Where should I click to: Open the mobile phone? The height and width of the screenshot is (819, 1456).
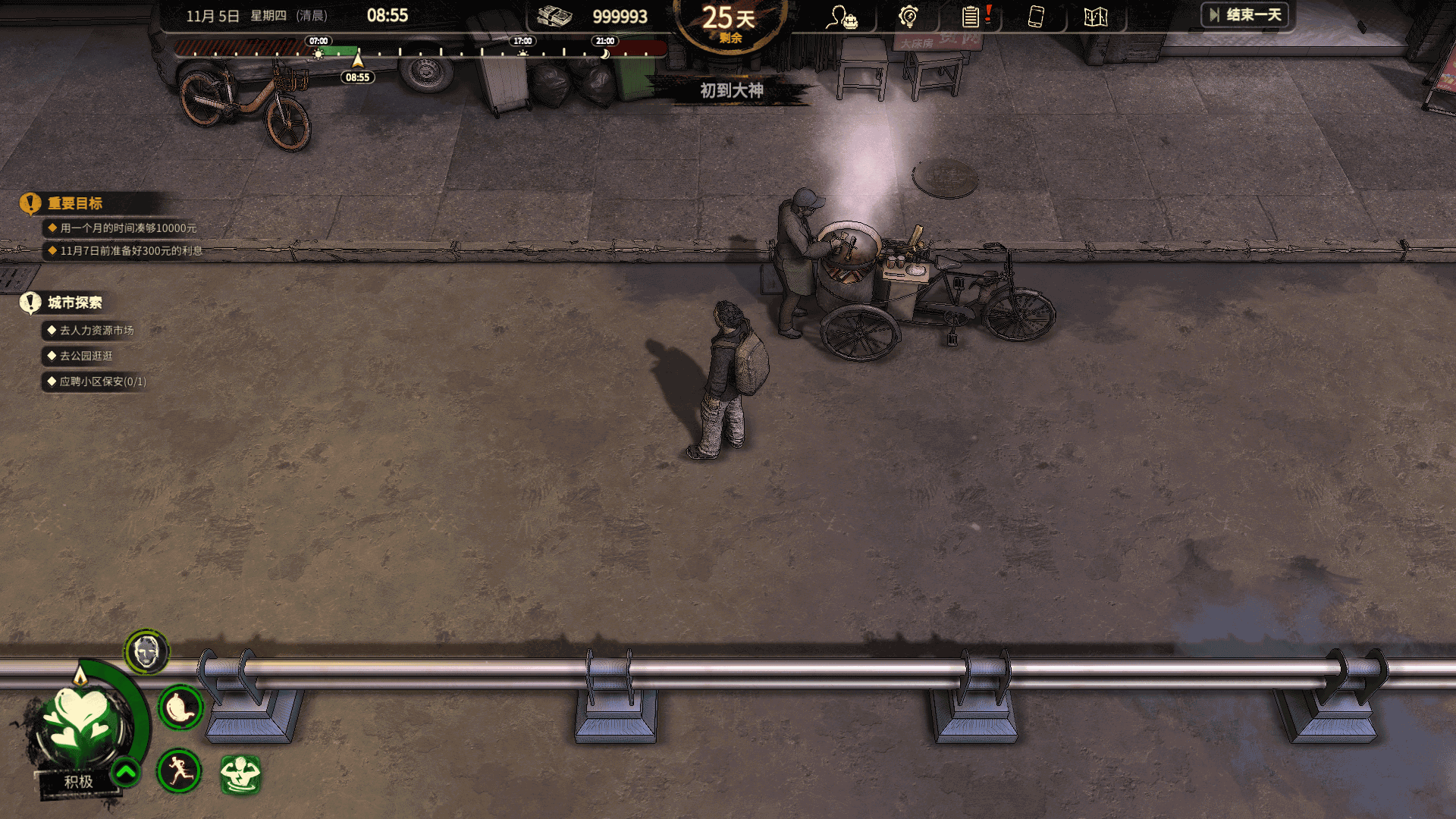1036,17
